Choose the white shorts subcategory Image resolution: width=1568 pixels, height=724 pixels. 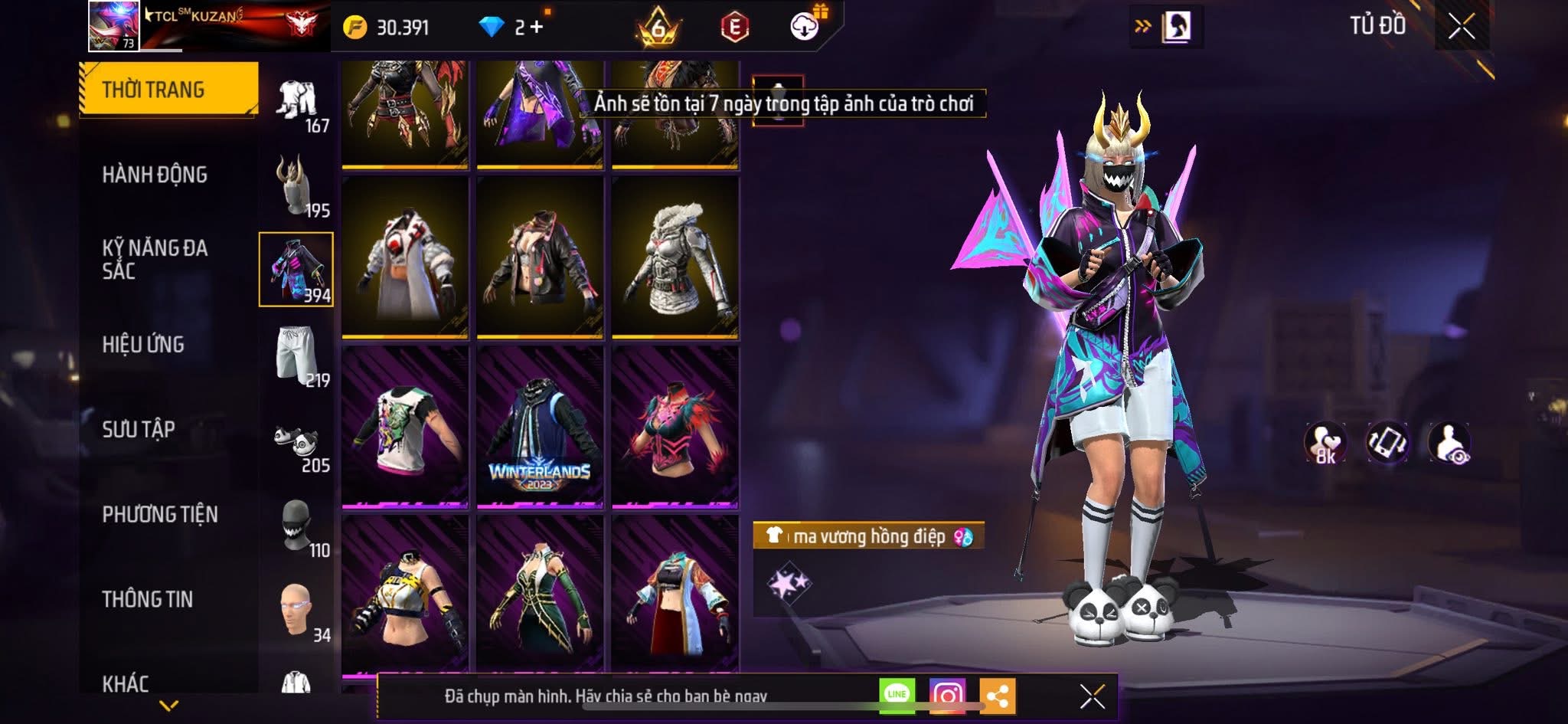[296, 355]
